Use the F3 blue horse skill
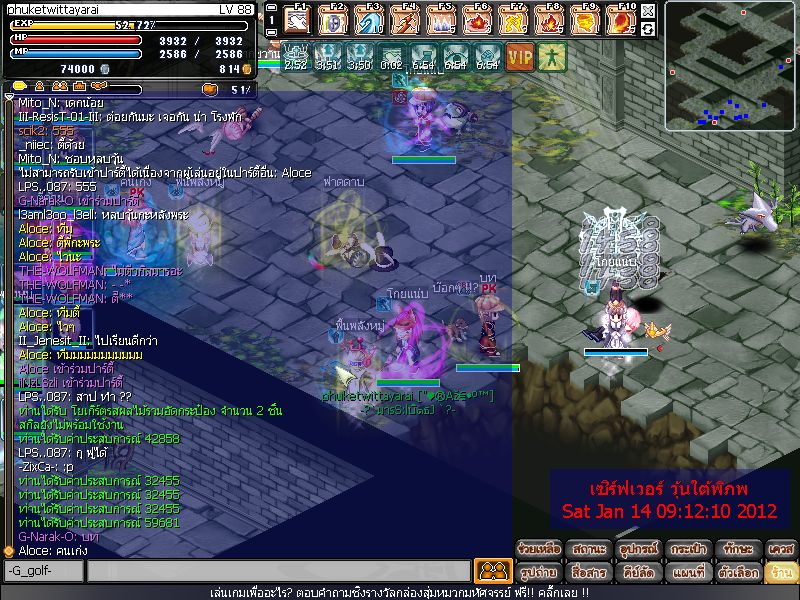The image size is (800, 600). coord(369,19)
